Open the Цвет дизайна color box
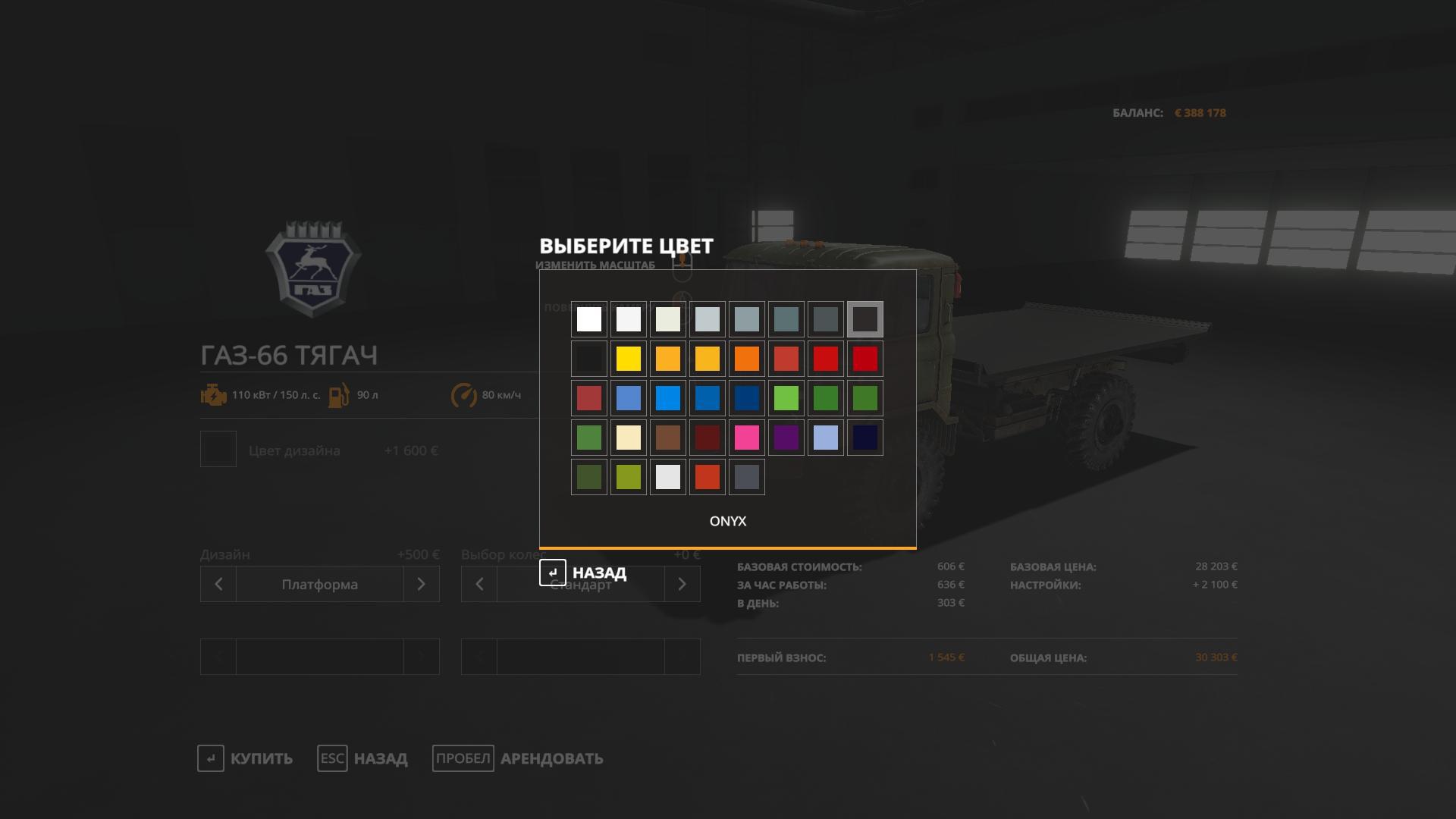The width and height of the screenshot is (1456, 819). [218, 450]
